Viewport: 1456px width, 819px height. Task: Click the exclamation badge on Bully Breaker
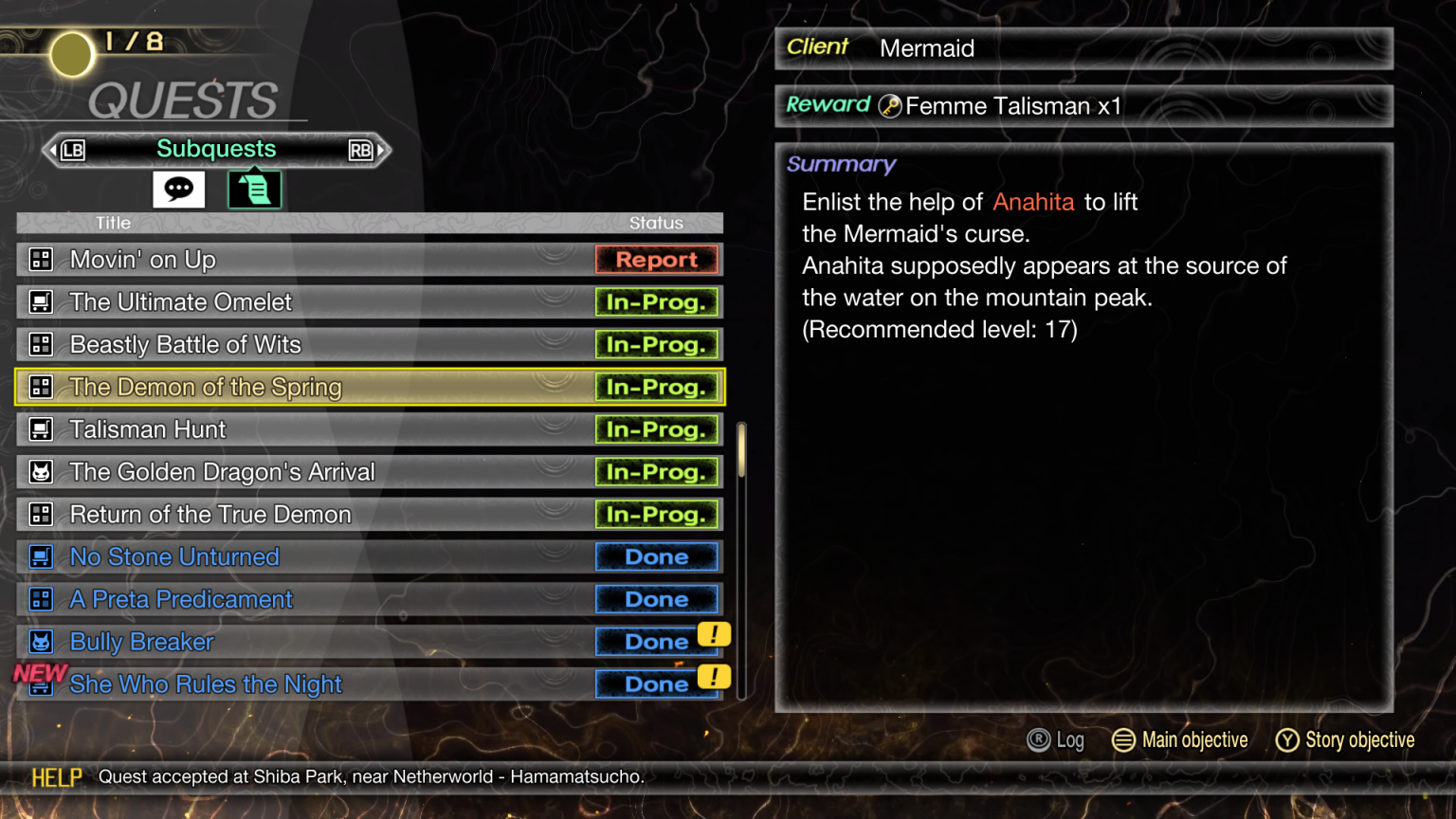pyautogui.click(x=716, y=636)
